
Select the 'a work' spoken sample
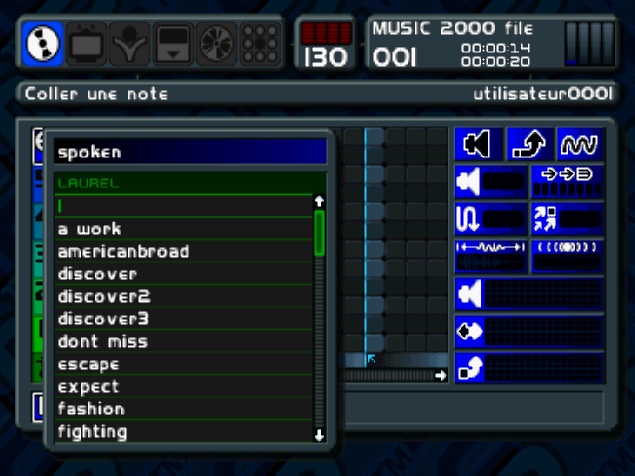[90, 229]
